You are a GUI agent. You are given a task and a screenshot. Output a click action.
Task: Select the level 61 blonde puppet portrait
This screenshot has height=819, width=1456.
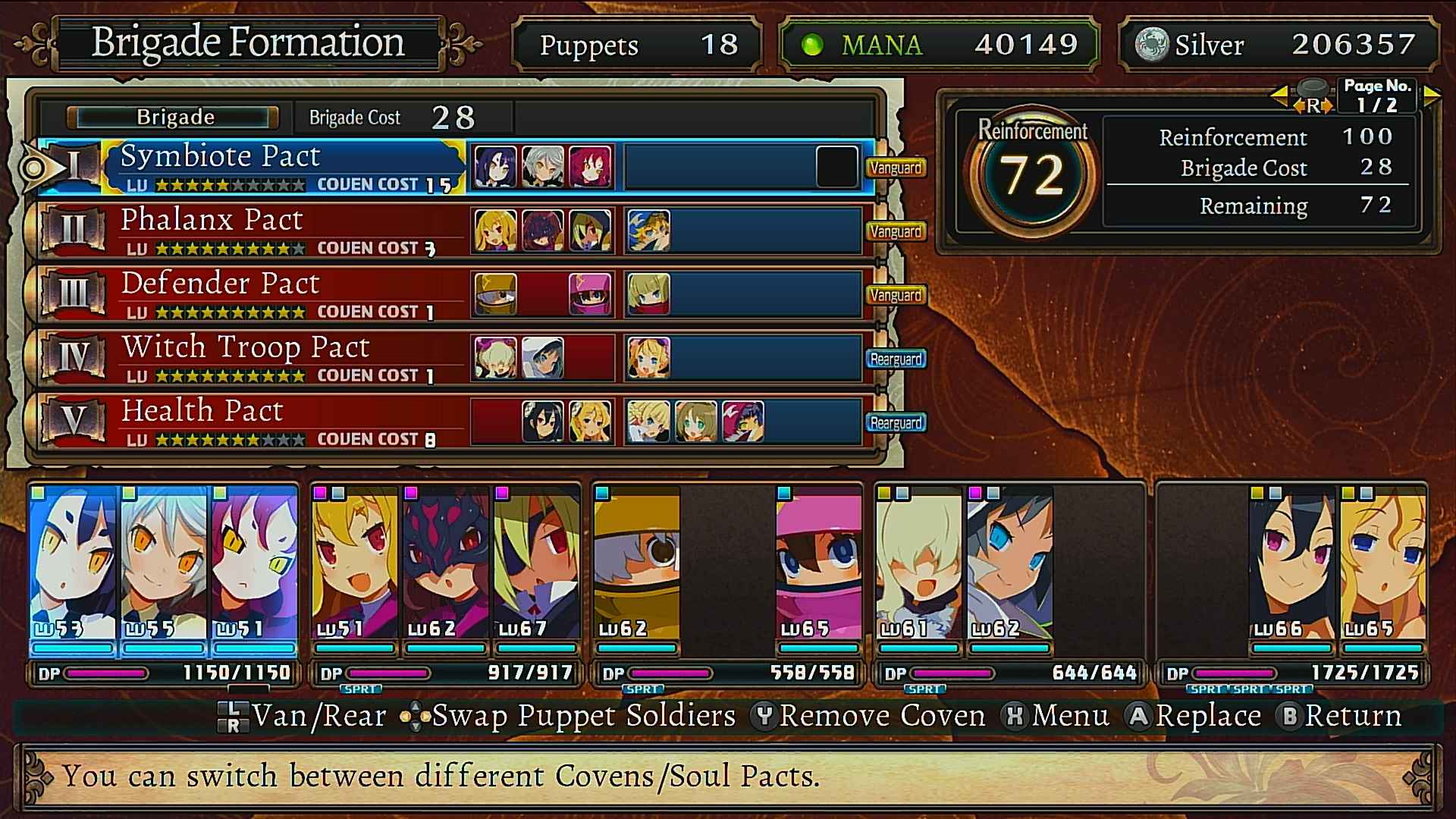919,565
